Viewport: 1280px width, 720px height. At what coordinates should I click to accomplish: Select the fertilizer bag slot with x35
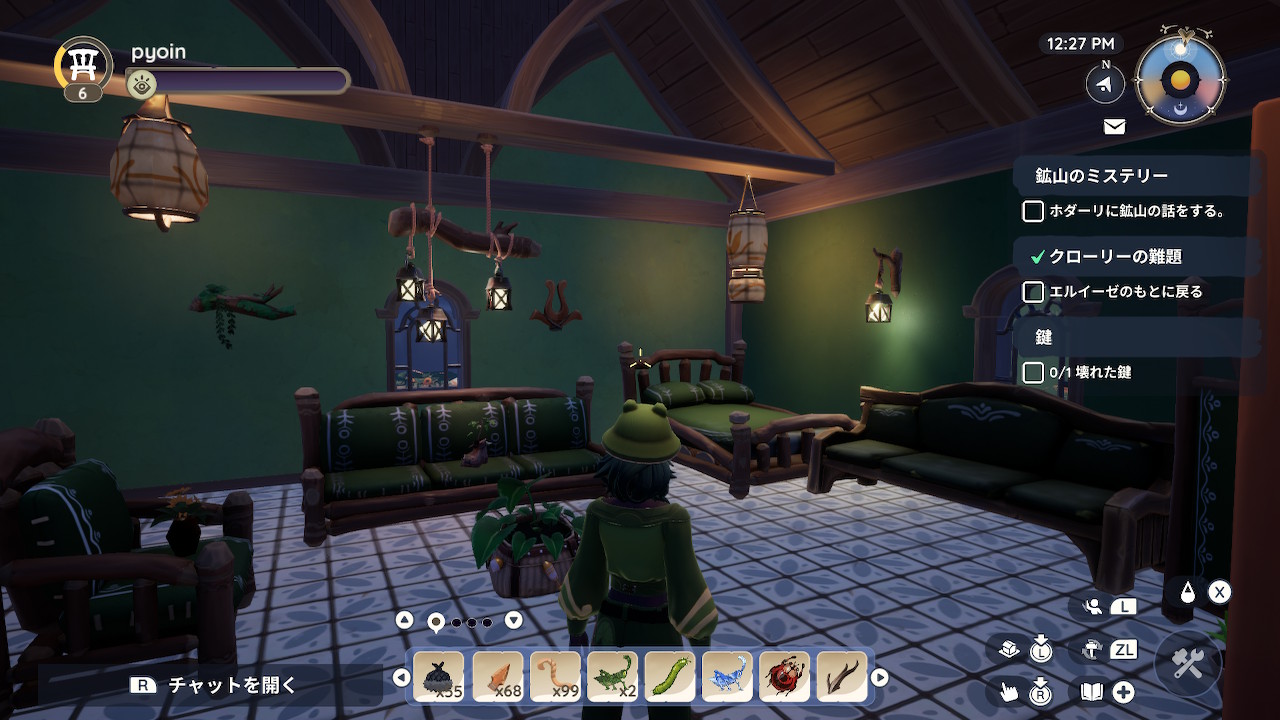[x=438, y=677]
